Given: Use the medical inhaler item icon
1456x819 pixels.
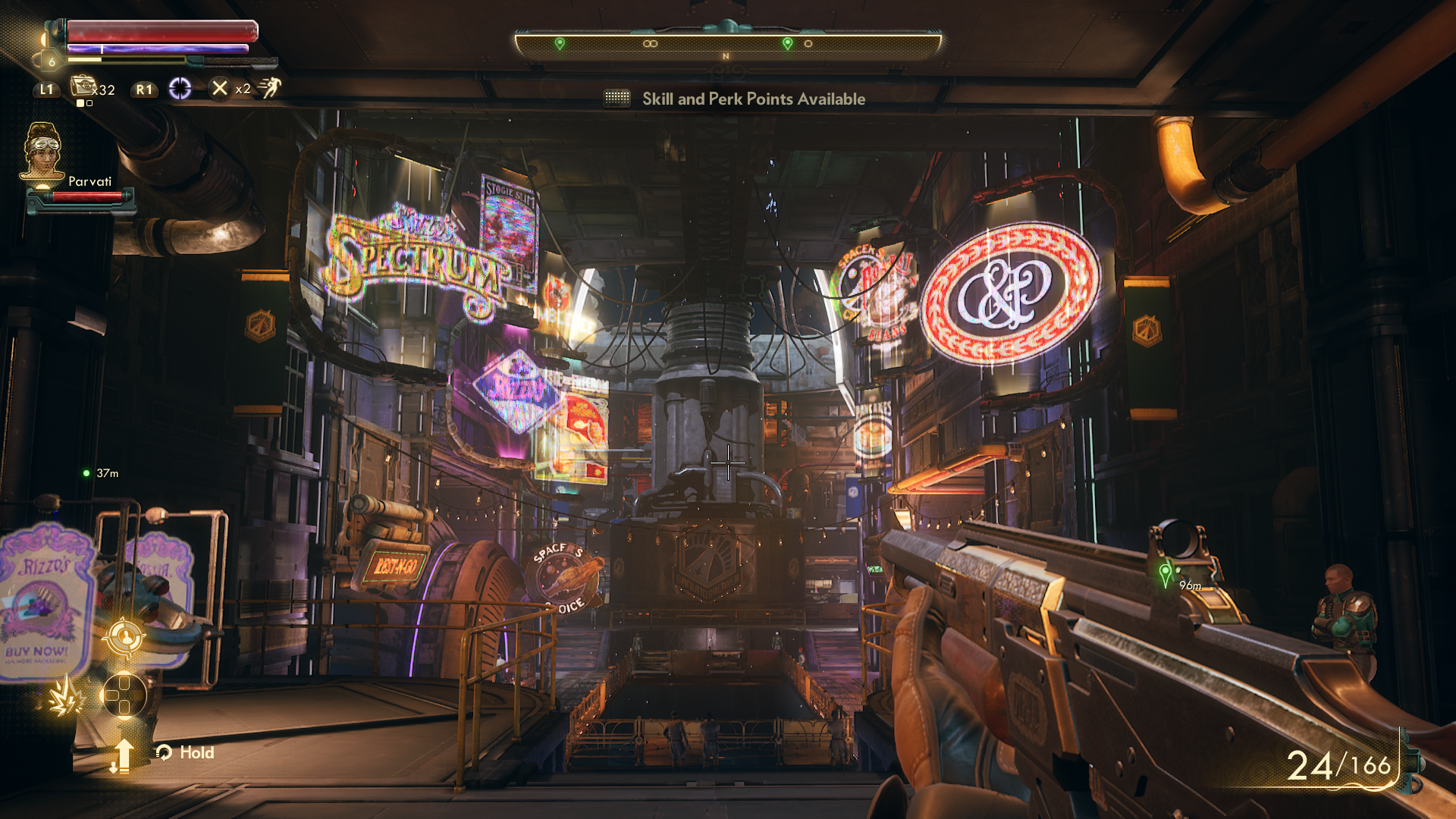Looking at the screenshot, I should pos(83,86).
